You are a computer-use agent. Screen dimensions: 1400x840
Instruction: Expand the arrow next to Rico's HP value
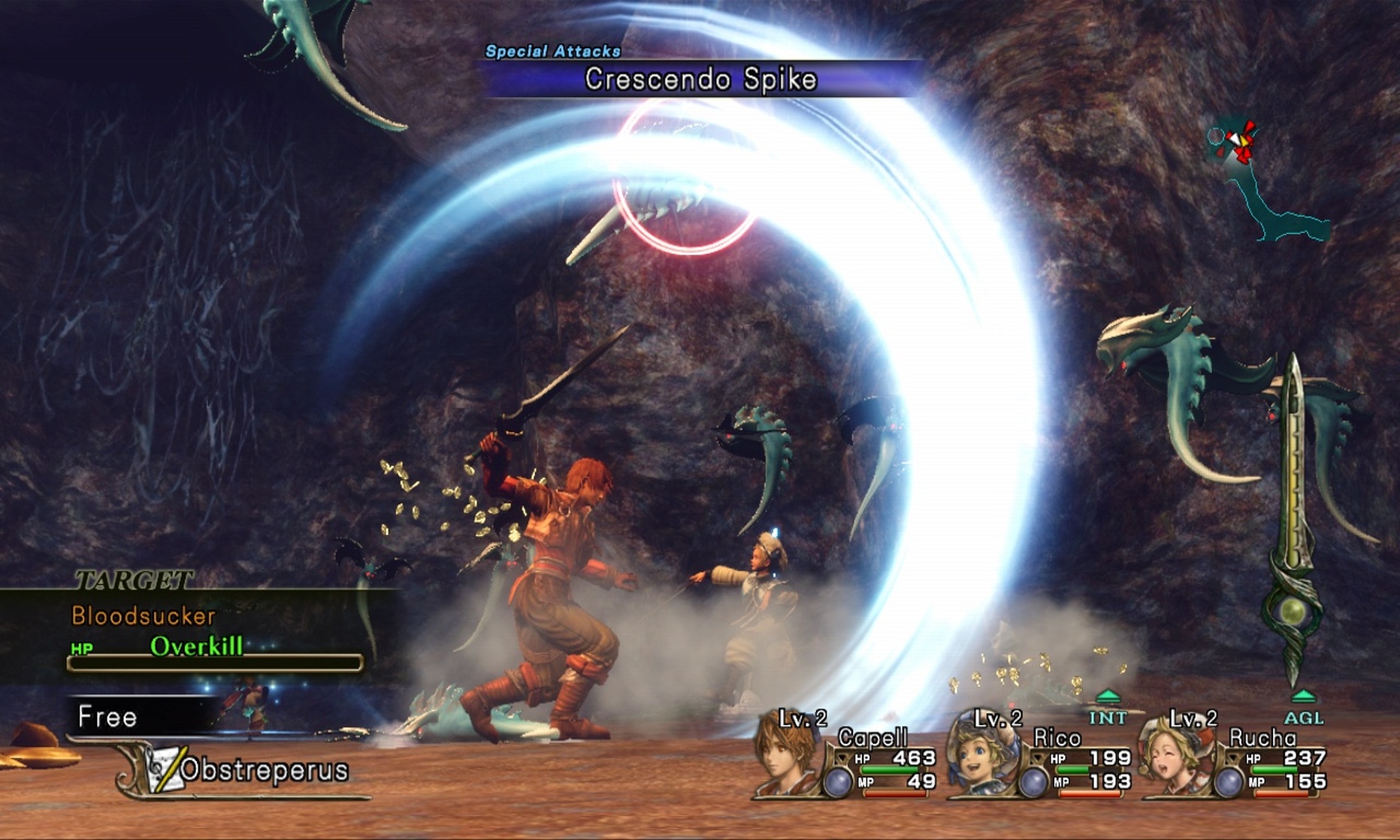click(1039, 756)
